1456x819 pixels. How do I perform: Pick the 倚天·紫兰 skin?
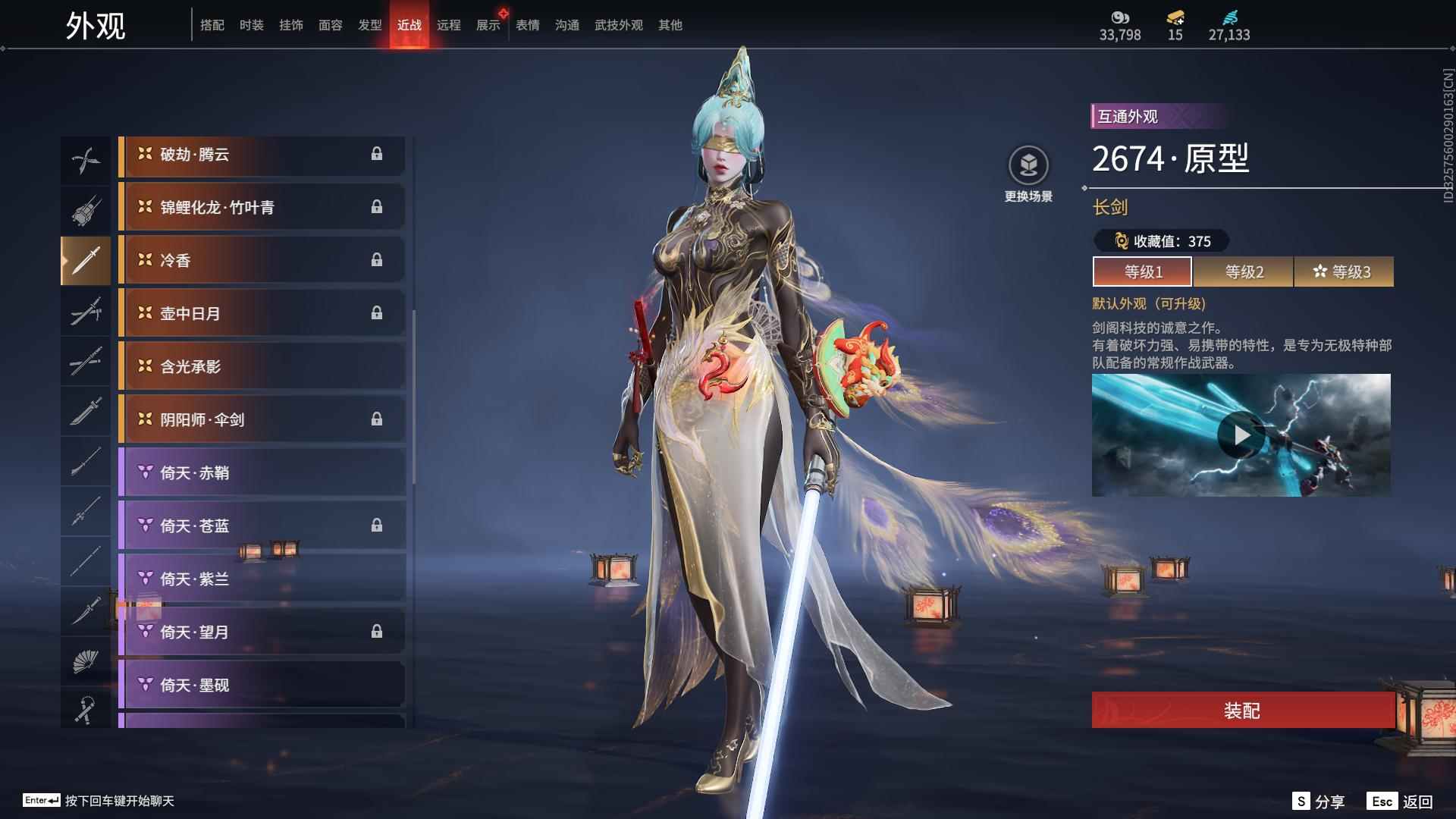262,579
